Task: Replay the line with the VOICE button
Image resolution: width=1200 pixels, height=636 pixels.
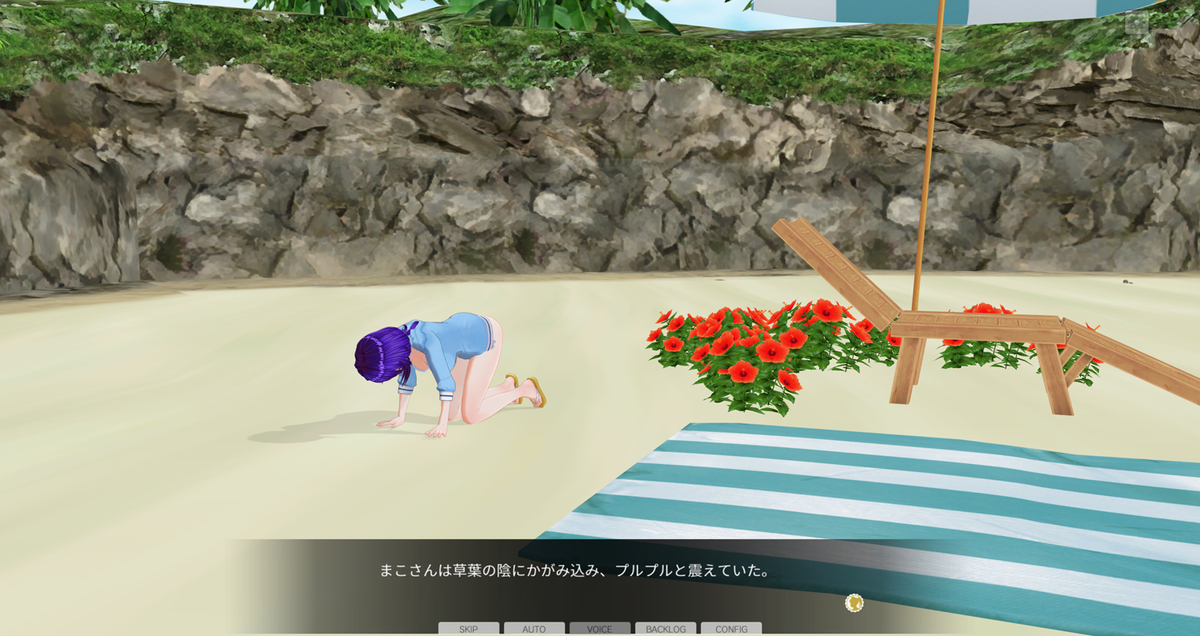Action: (x=600, y=629)
